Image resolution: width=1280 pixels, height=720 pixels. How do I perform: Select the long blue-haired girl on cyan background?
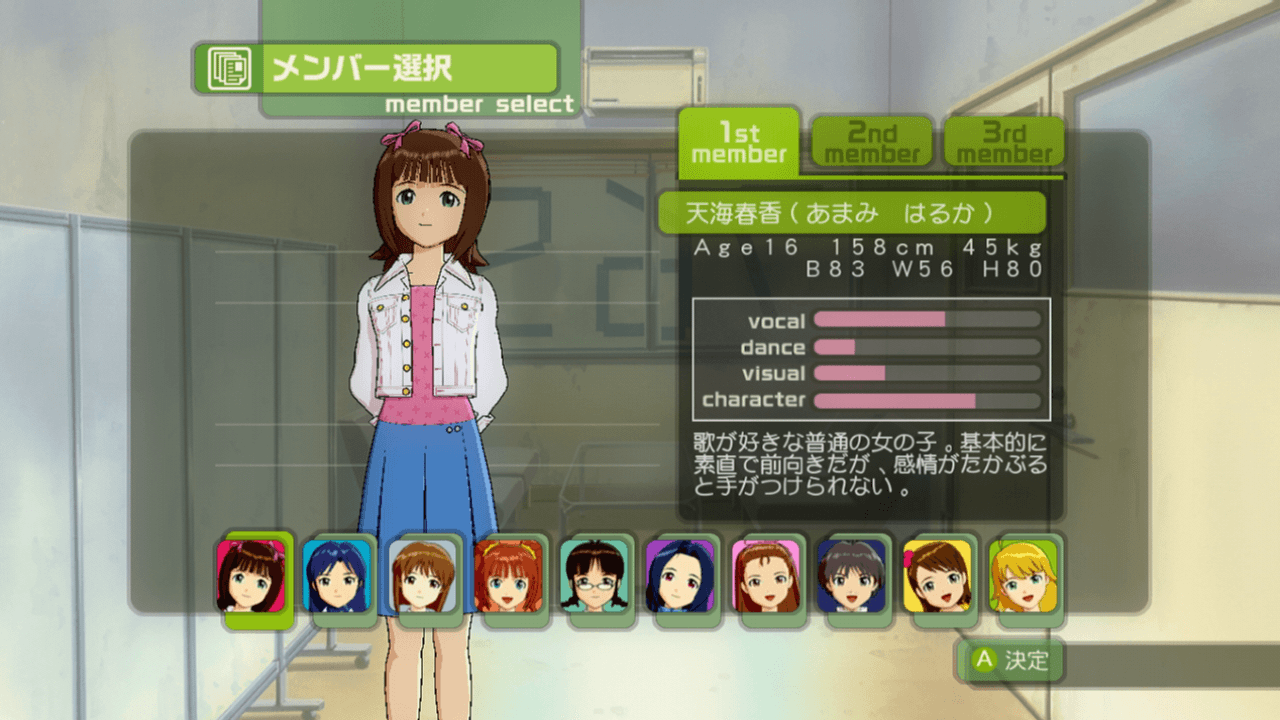point(337,576)
